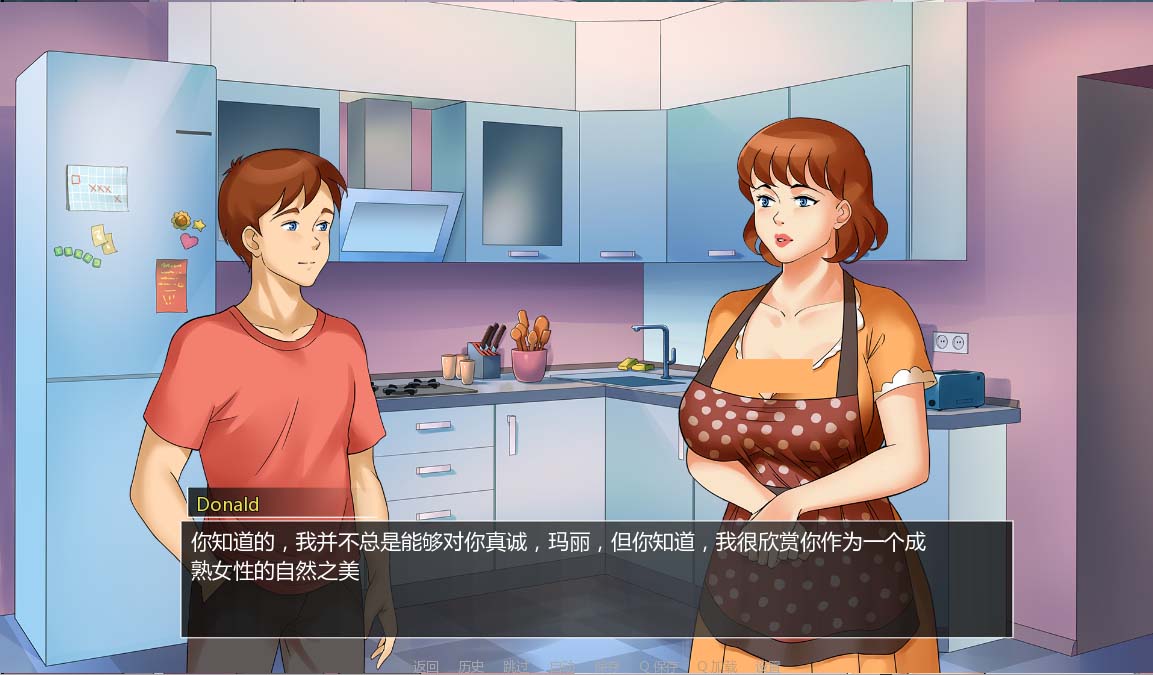The image size is (1153, 675).
Task: Choose Q.加载 quick load
Action: pyautogui.click(x=717, y=667)
